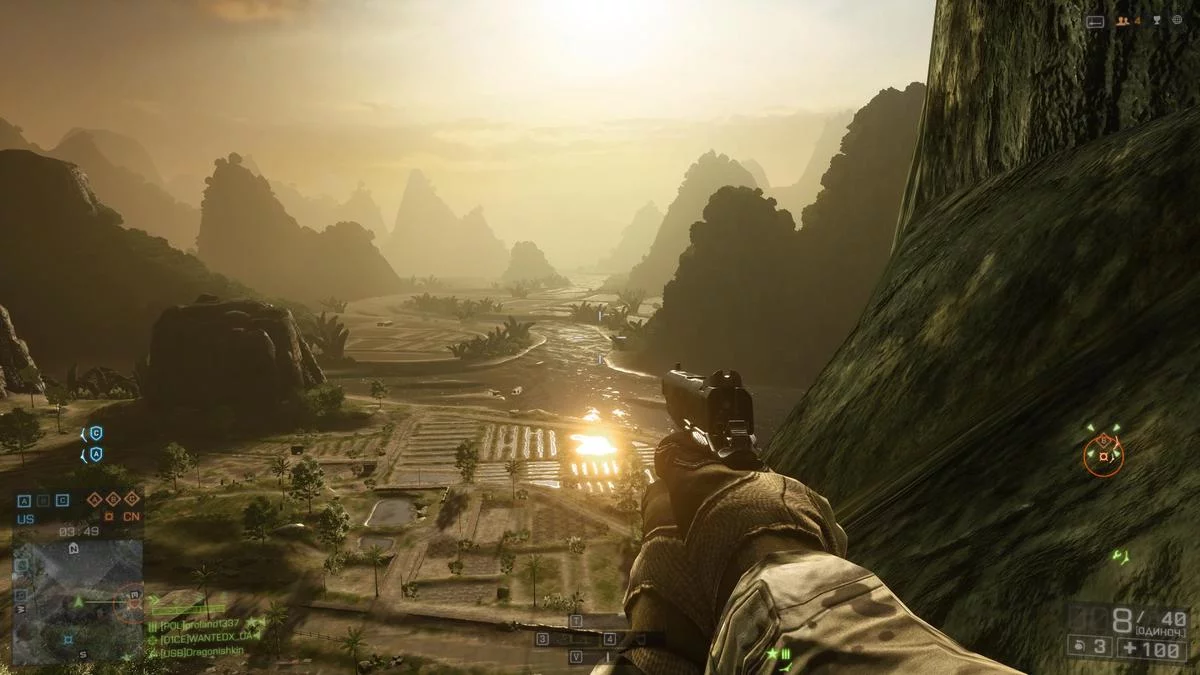Select squad member proland1337
The height and width of the screenshot is (675, 1200).
tap(200, 625)
